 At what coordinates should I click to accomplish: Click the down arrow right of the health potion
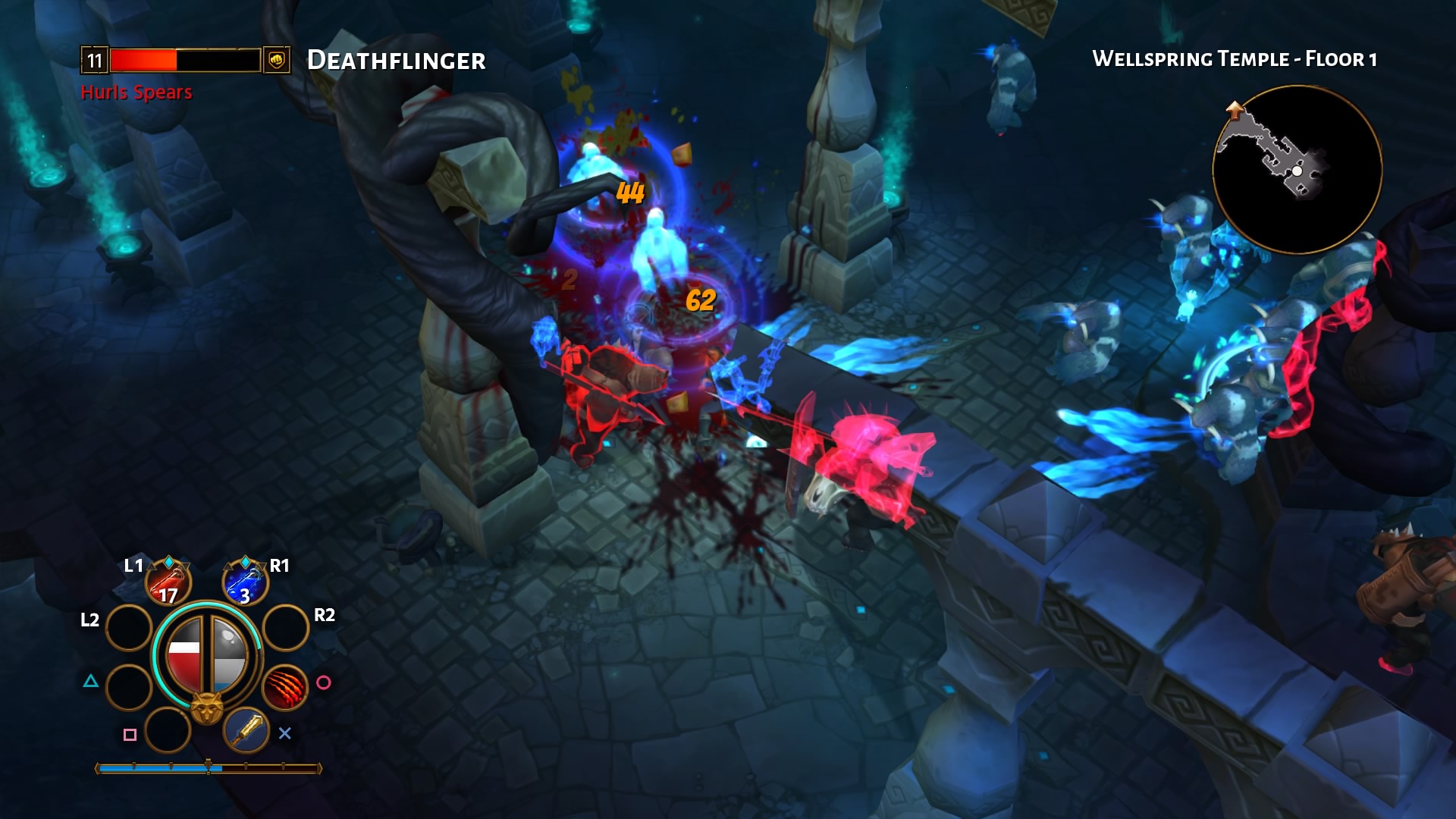(184, 566)
